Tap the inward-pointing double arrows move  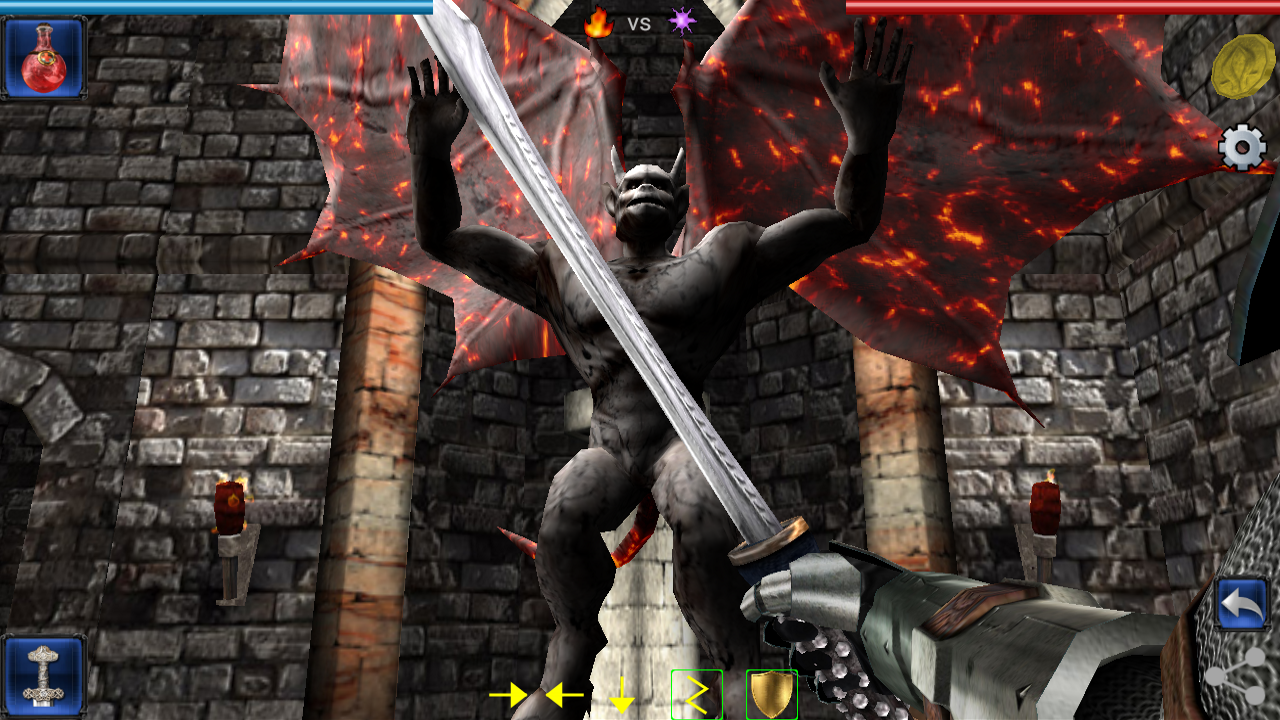coord(537,694)
